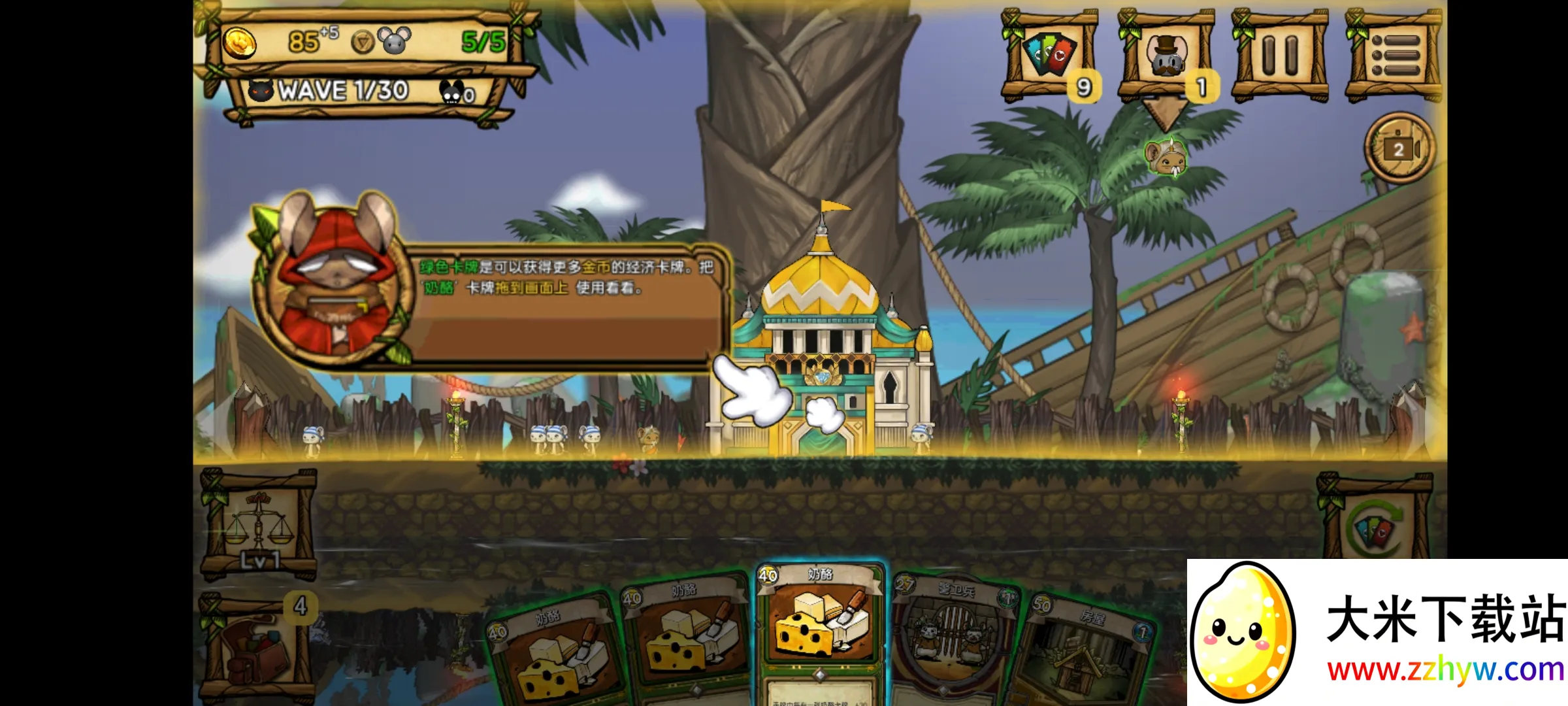This screenshot has height=706, width=1568.
Task: Open the balance scales Lv1 panel
Action: pos(259,526)
